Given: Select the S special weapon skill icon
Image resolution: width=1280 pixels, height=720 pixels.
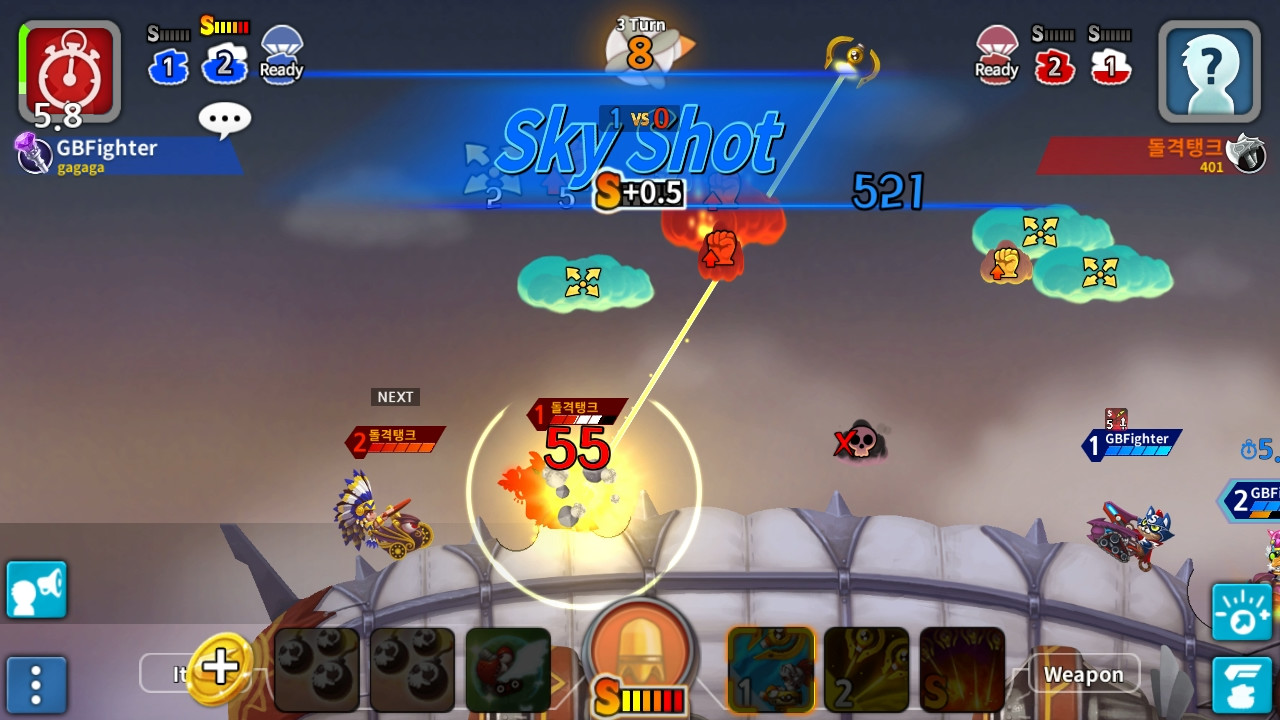Looking at the screenshot, I should click(x=961, y=670).
